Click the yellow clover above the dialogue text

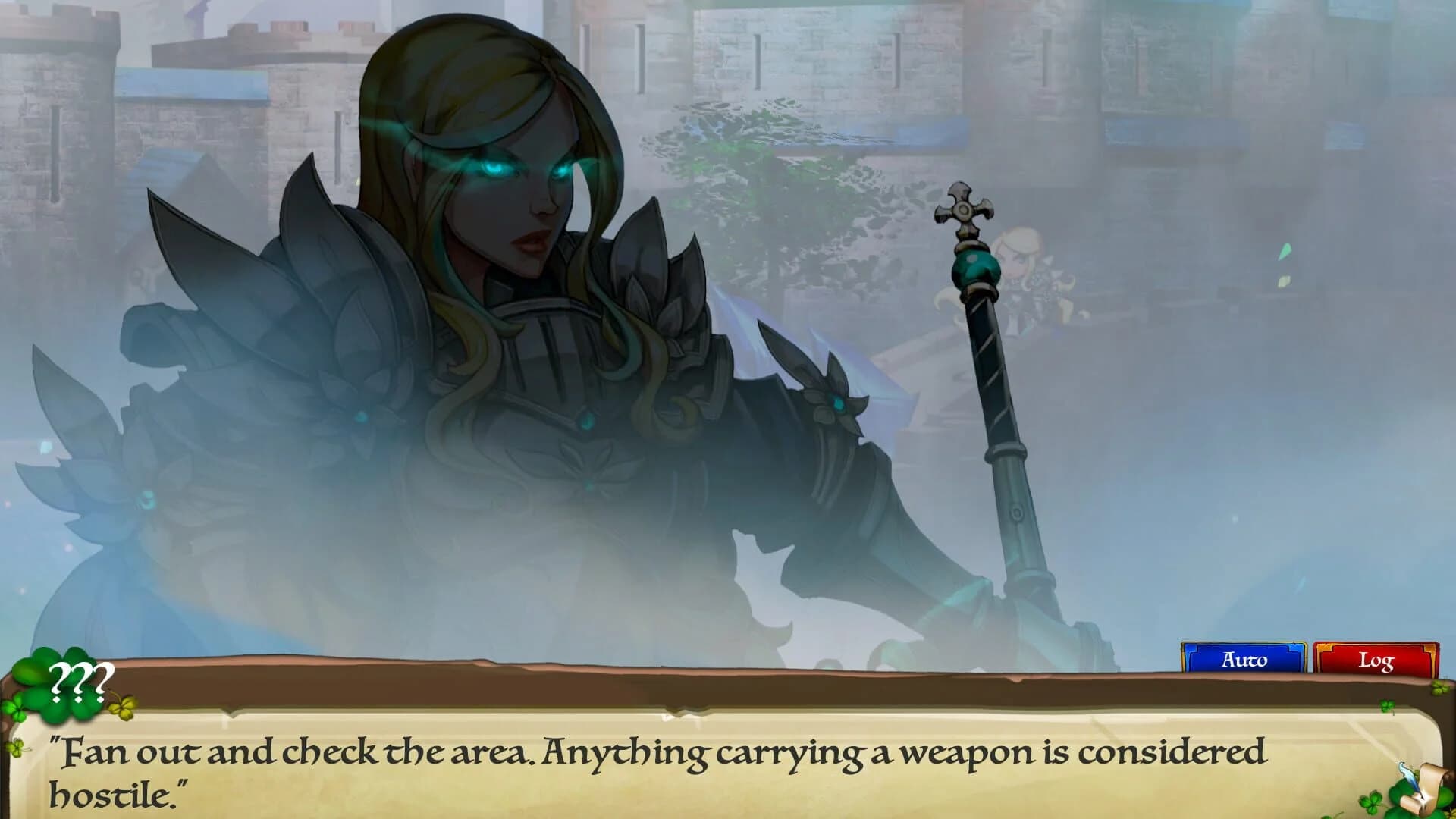pos(122,709)
